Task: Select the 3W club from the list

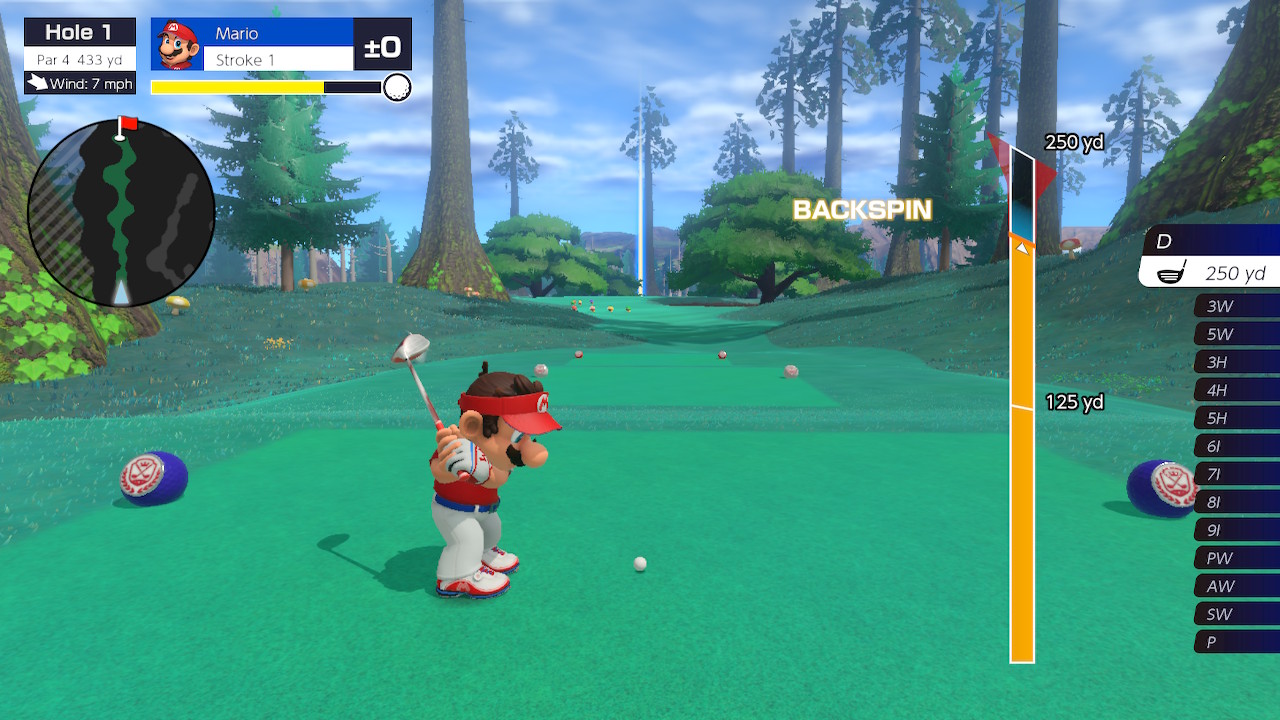Action: (1236, 306)
